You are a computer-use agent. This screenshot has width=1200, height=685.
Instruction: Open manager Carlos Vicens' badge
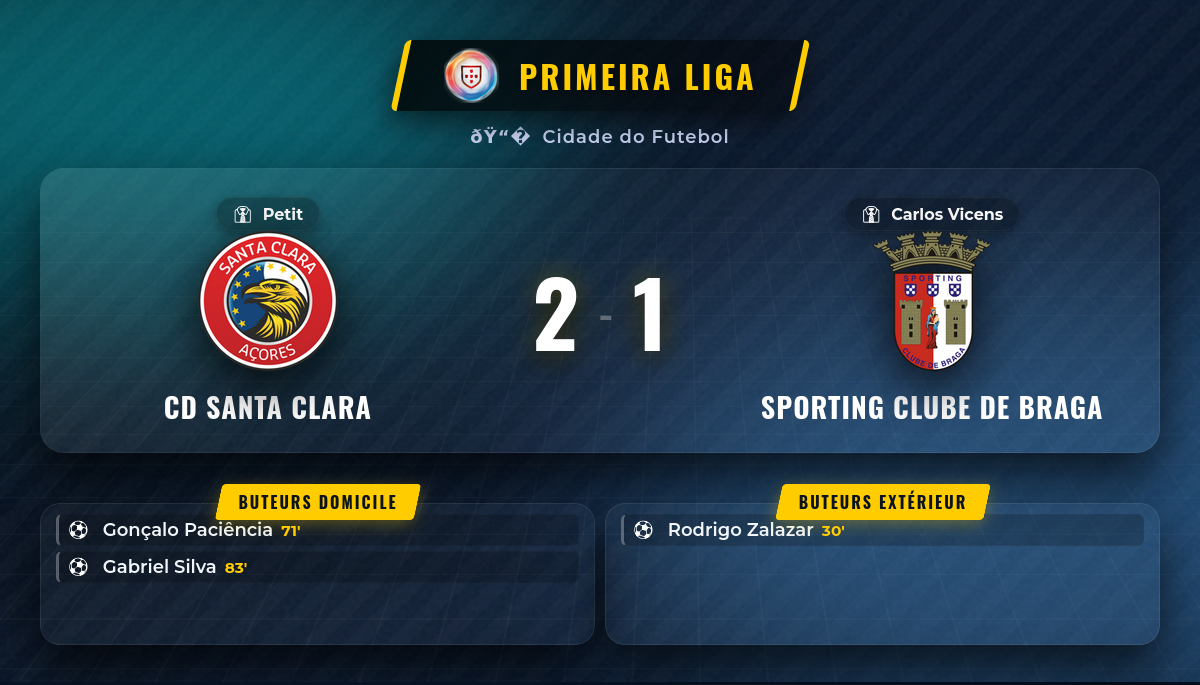pos(932,214)
